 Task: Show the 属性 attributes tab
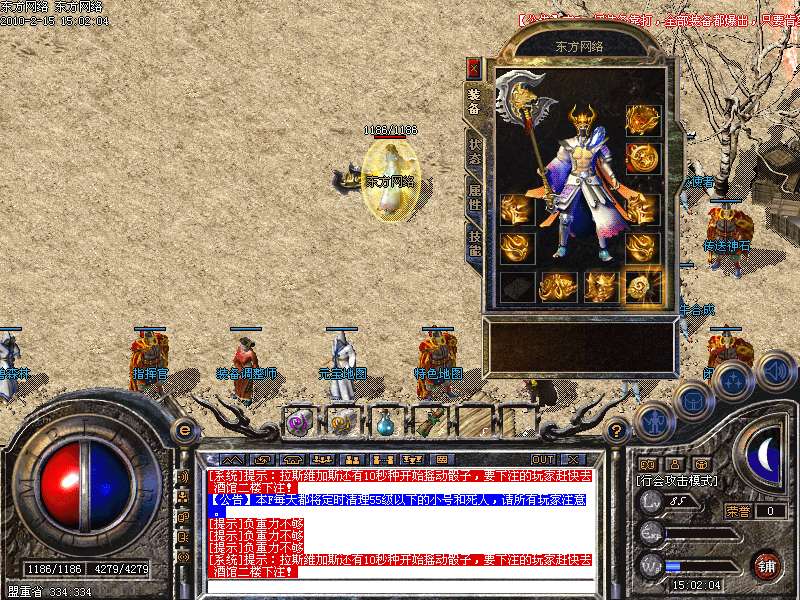point(474,195)
